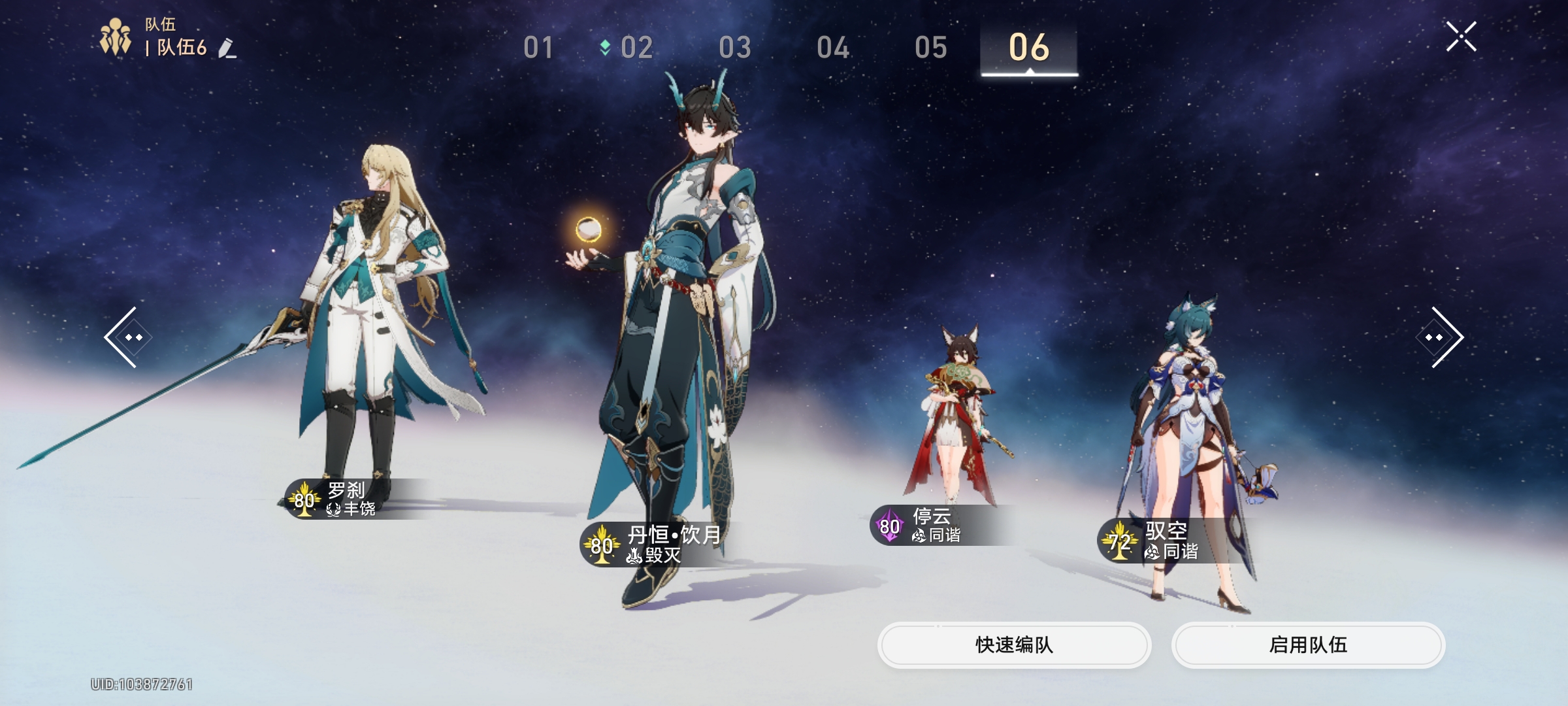Switch to team tab 01
Screen dimensions: 1568x706
(538, 48)
